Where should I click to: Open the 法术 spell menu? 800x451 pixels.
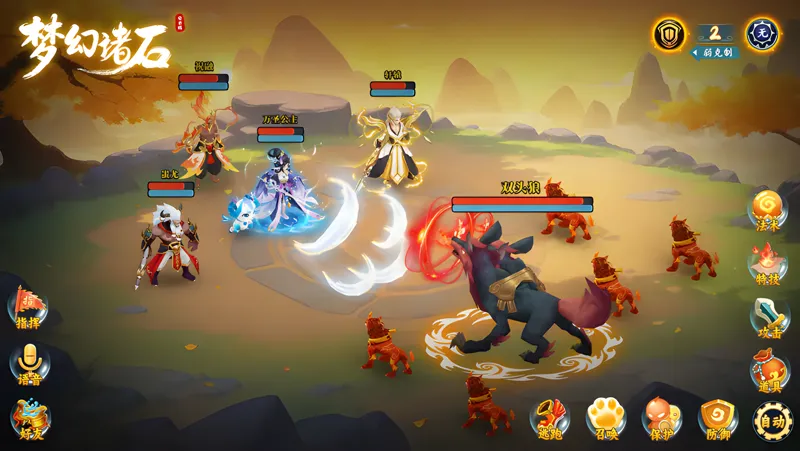coord(768,210)
